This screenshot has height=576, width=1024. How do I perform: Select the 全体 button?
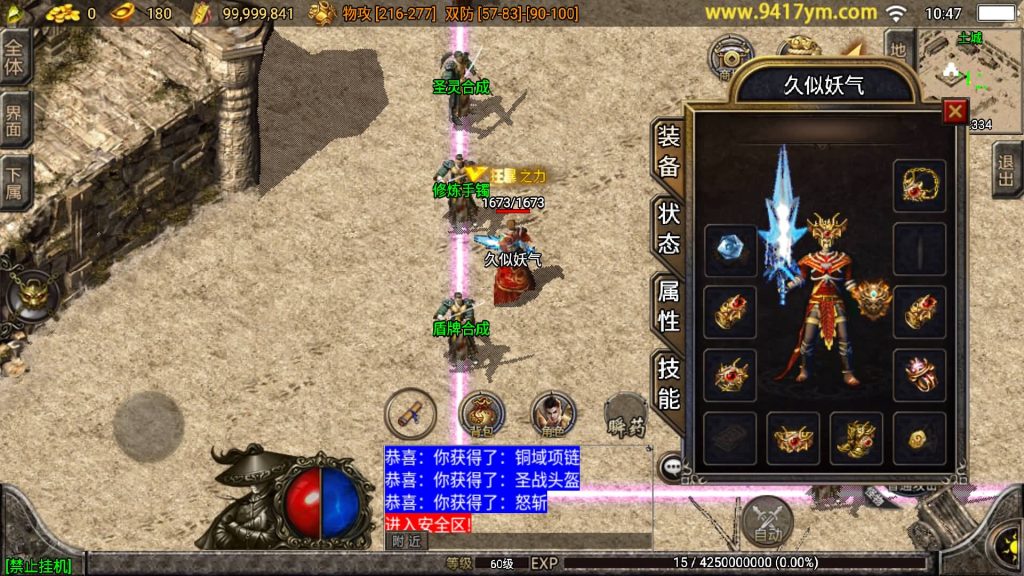pos(15,56)
